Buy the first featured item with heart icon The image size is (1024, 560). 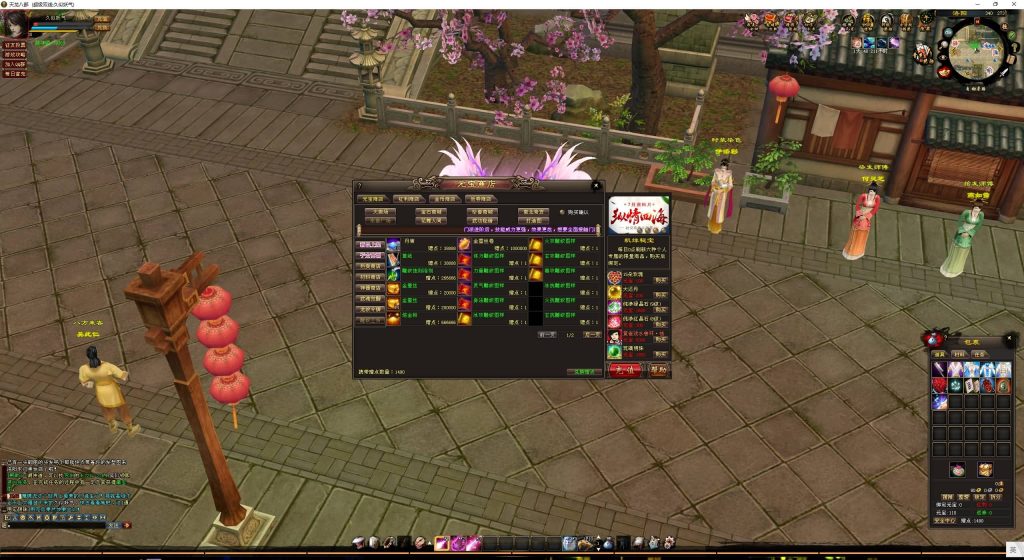coord(661,279)
